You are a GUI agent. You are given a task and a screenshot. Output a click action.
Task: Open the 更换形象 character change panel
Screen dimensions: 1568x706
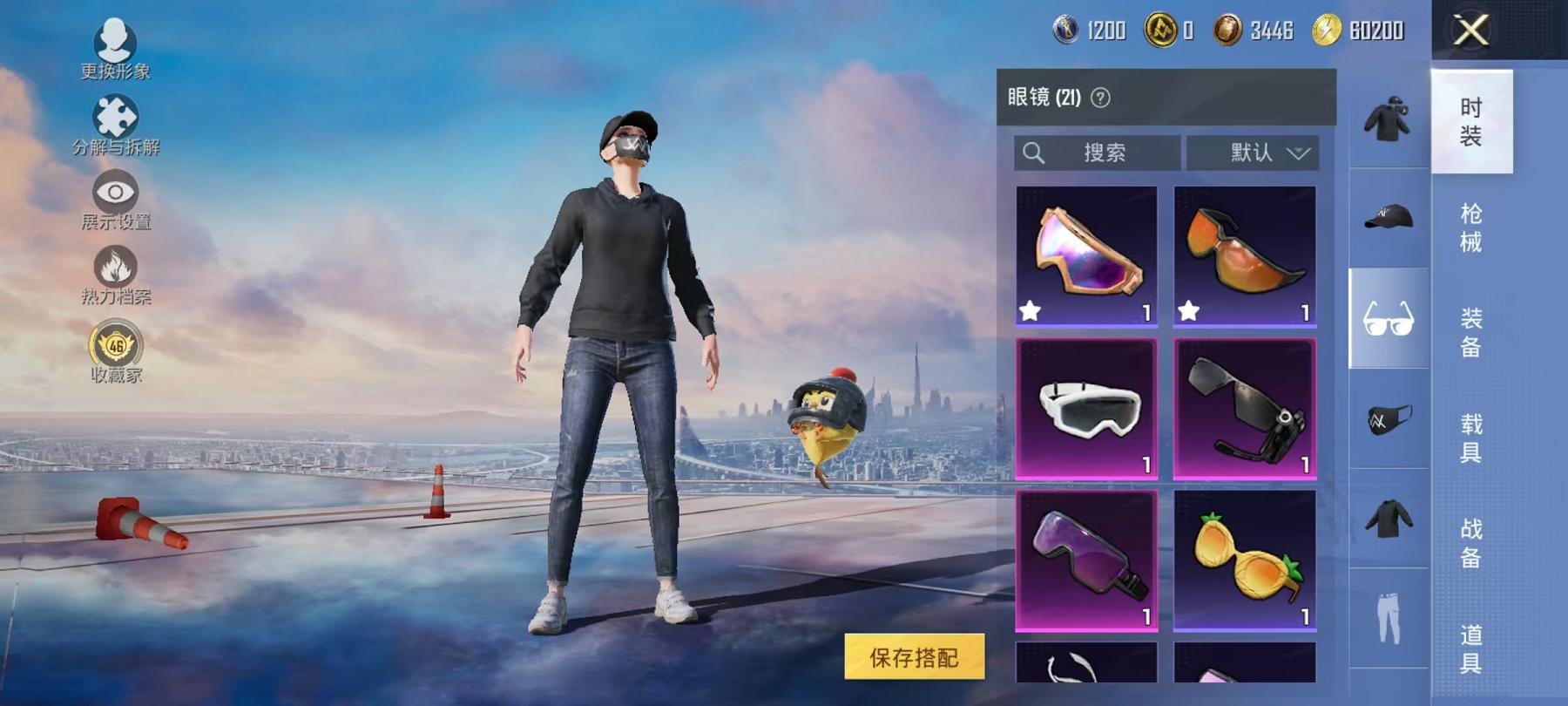click(116, 44)
